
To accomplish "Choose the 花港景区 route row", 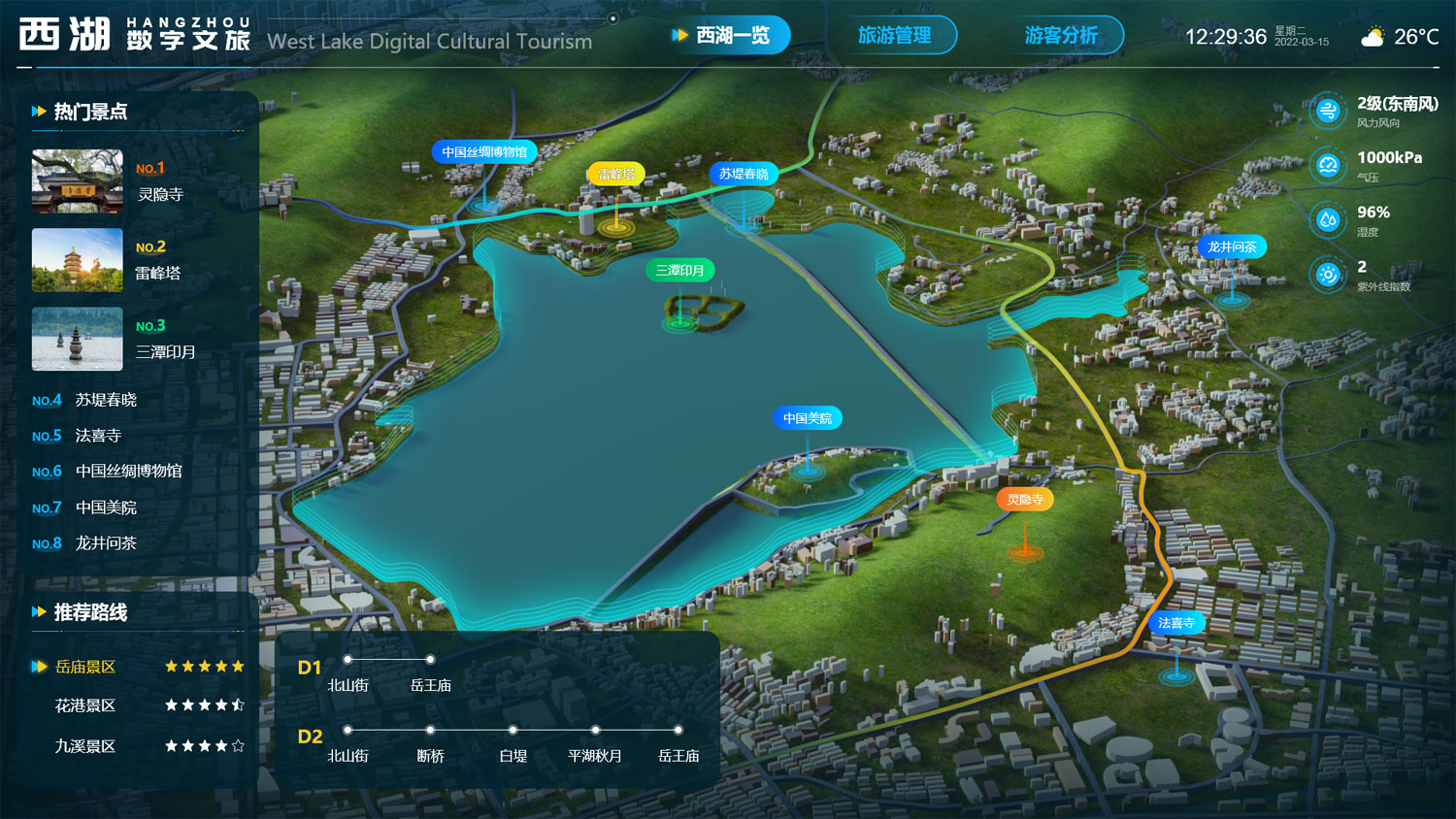I will pos(85,705).
